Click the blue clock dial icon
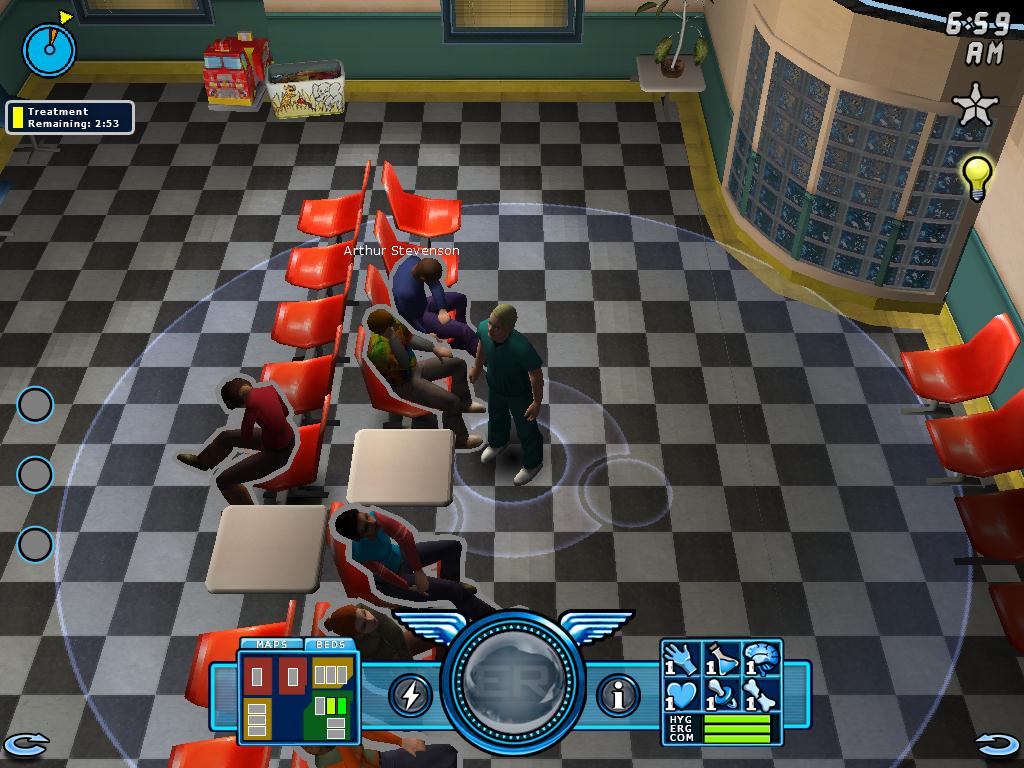Screen dimensions: 1024x768 49,48
